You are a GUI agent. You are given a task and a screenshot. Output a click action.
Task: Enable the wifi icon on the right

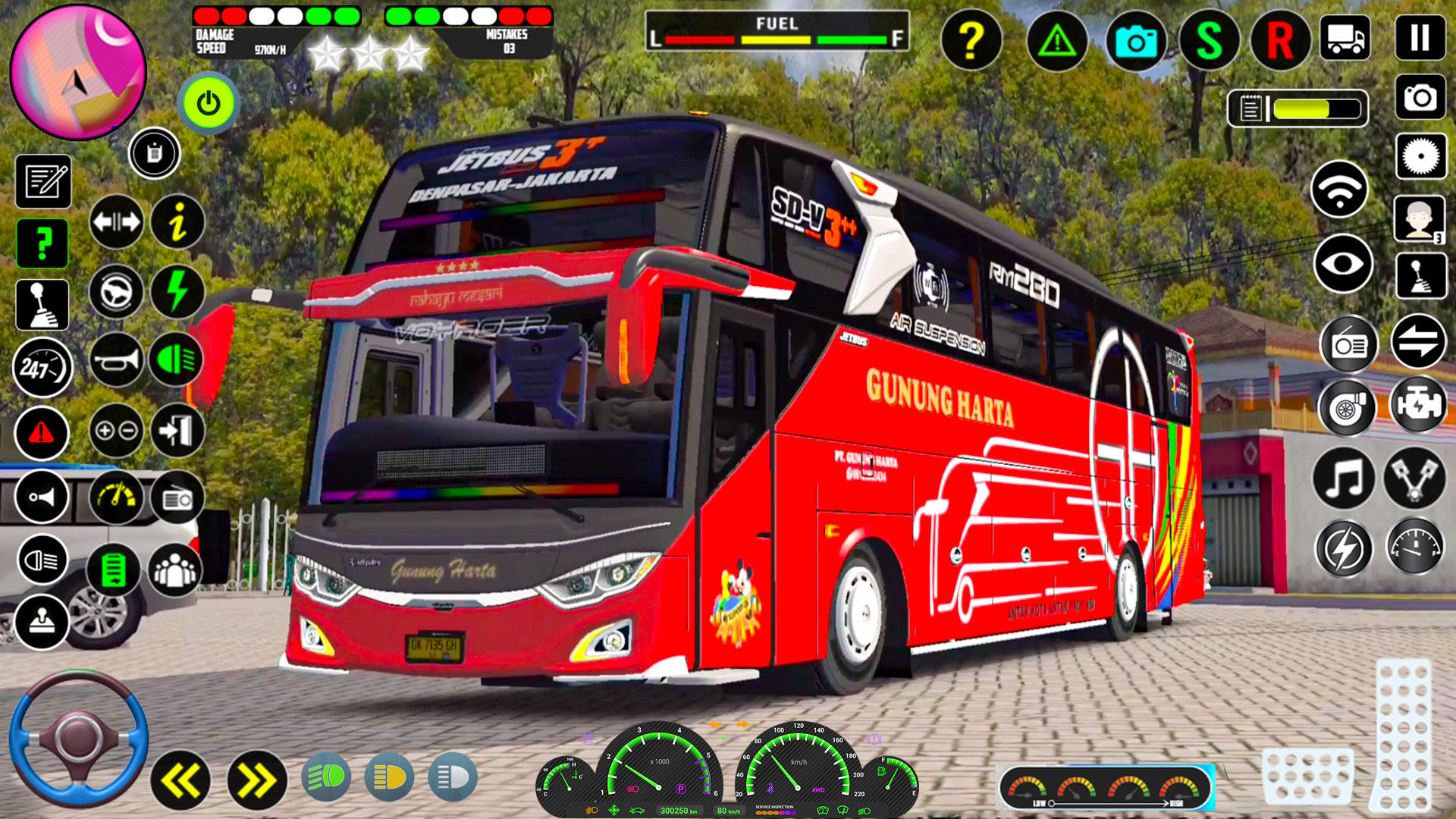[x=1342, y=190]
